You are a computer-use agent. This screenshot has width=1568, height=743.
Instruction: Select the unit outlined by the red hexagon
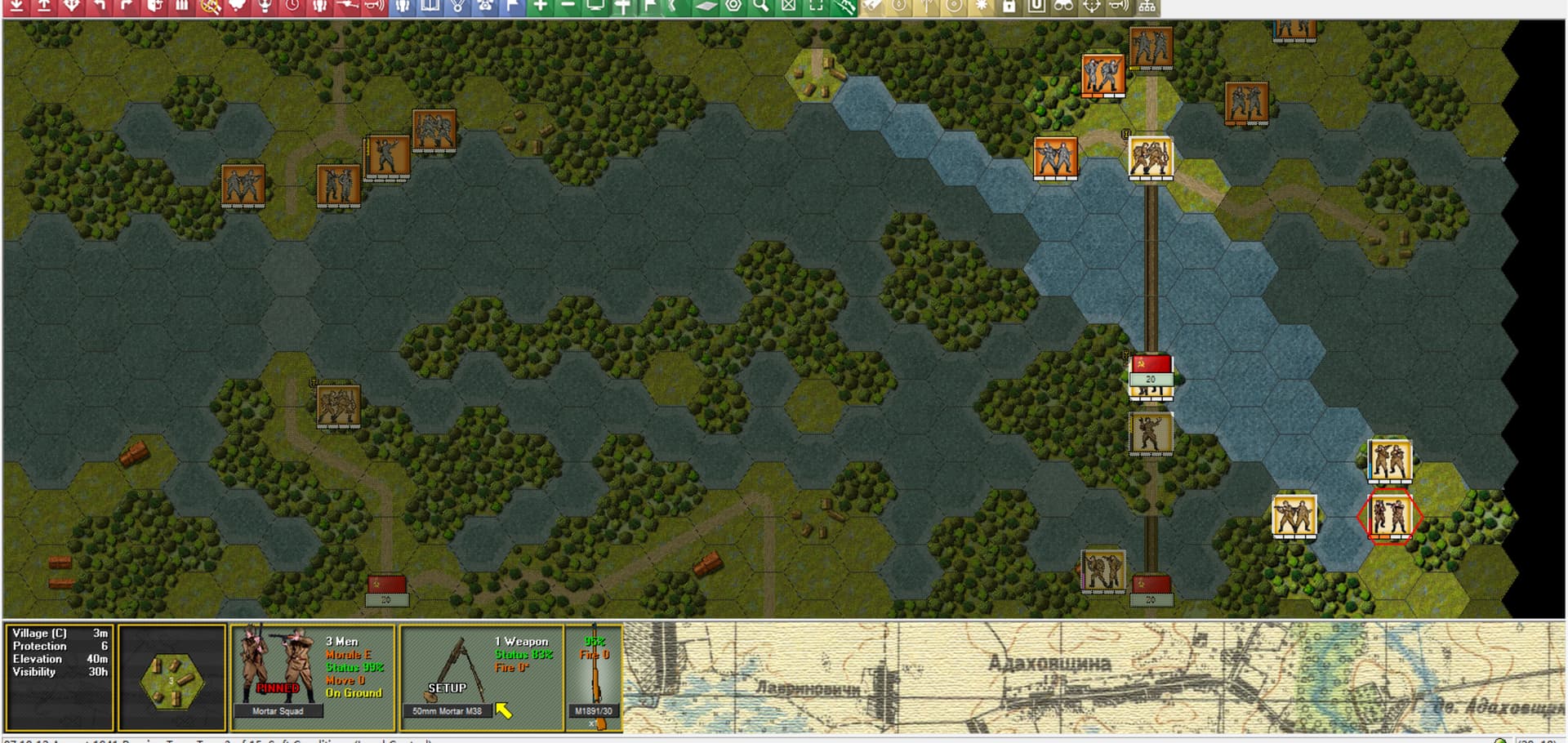[1389, 515]
